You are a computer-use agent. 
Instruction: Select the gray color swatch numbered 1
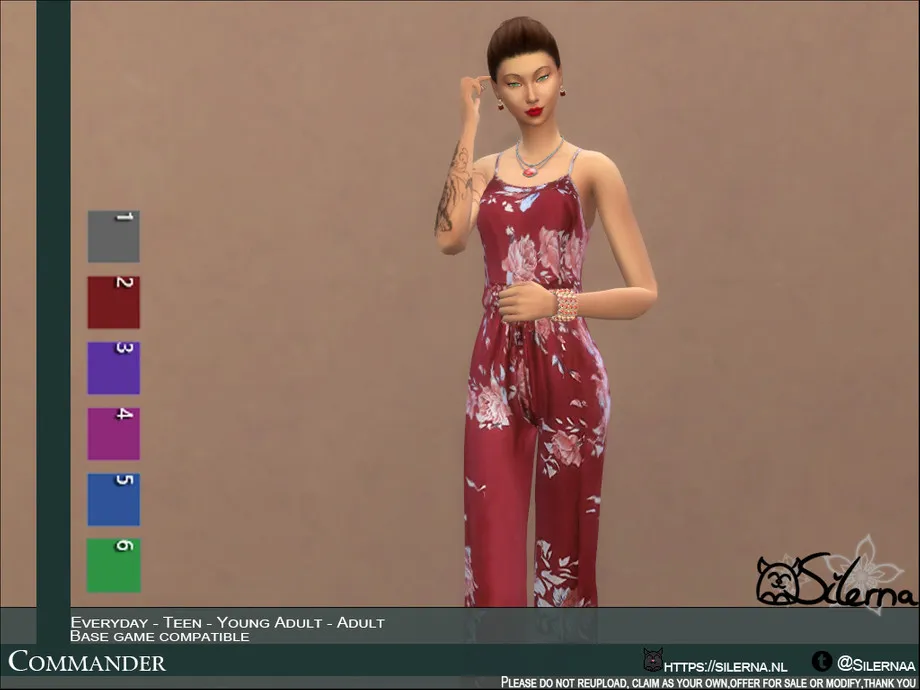coord(113,237)
